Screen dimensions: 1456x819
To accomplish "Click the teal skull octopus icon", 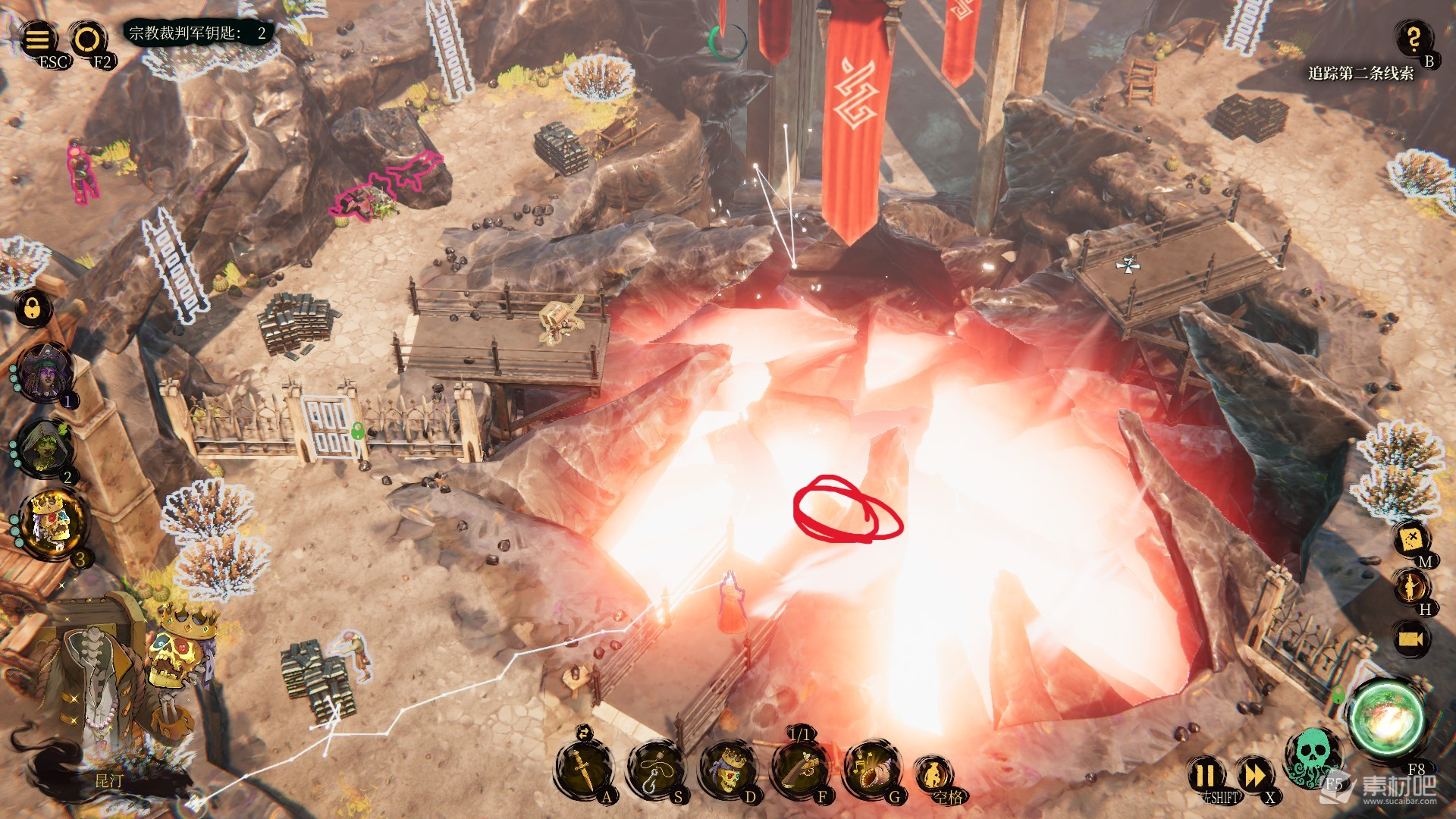I will coord(1310,755).
